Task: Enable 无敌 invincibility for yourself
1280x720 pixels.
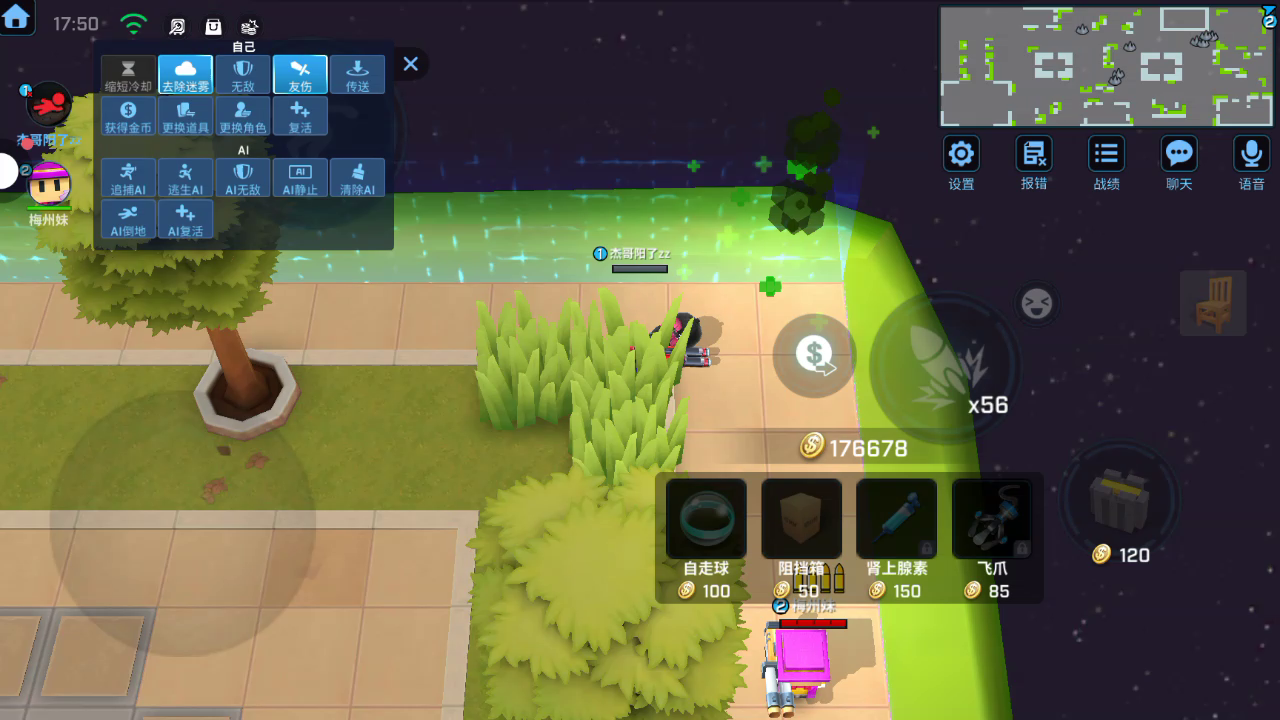Action: point(243,75)
